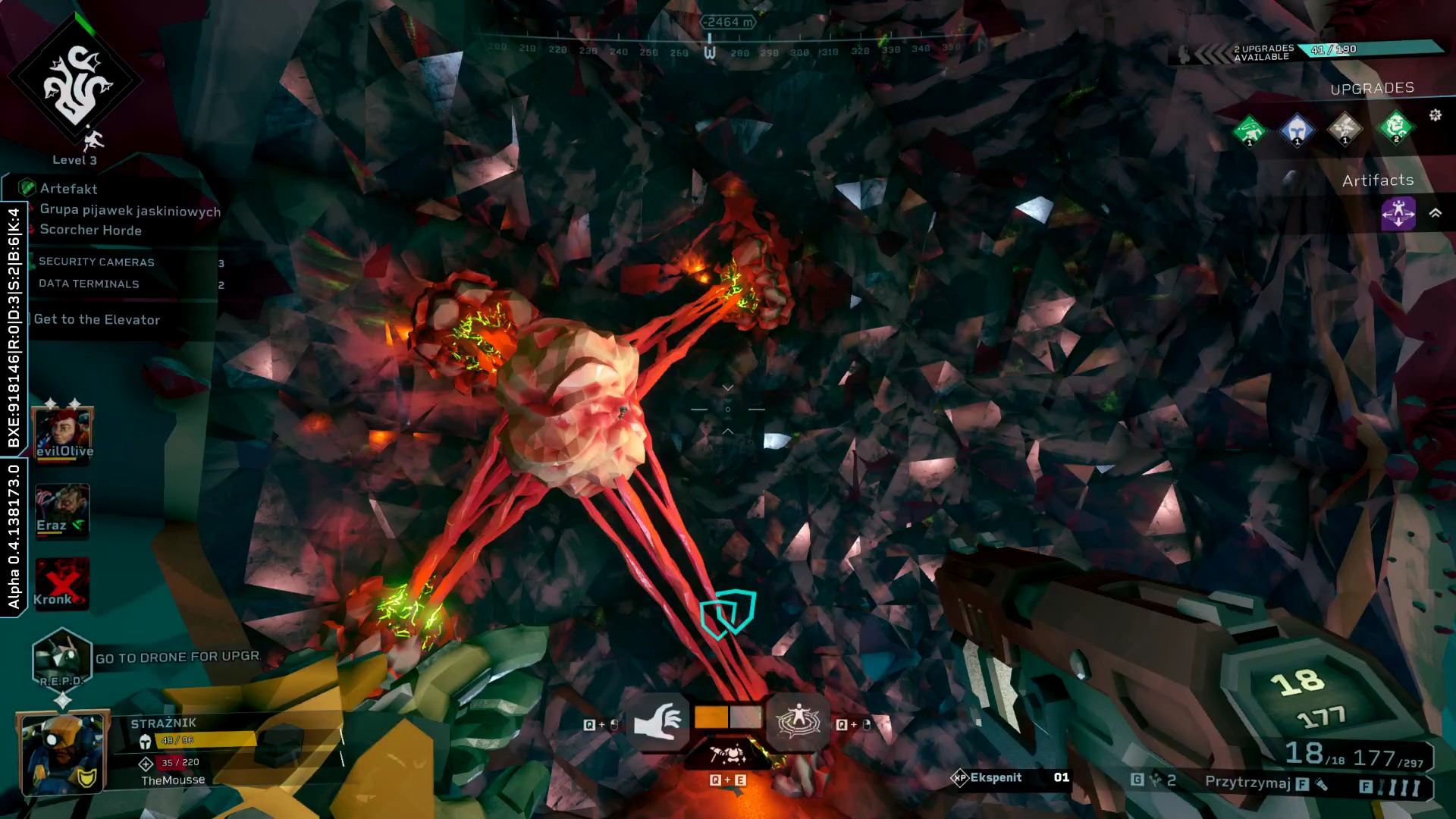Click TheMousse's player portrait

click(x=62, y=752)
